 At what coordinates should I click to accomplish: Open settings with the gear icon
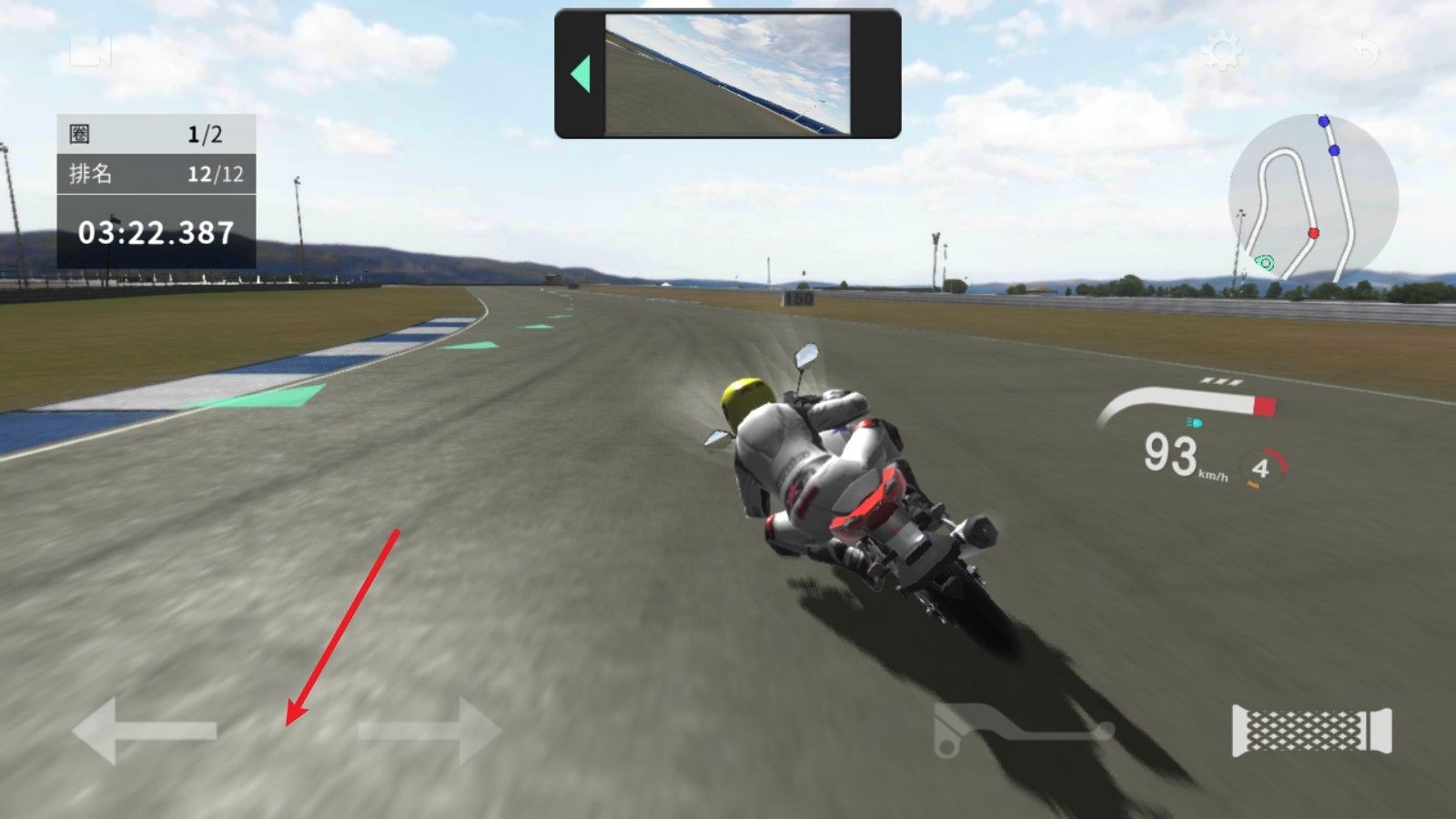1221,52
